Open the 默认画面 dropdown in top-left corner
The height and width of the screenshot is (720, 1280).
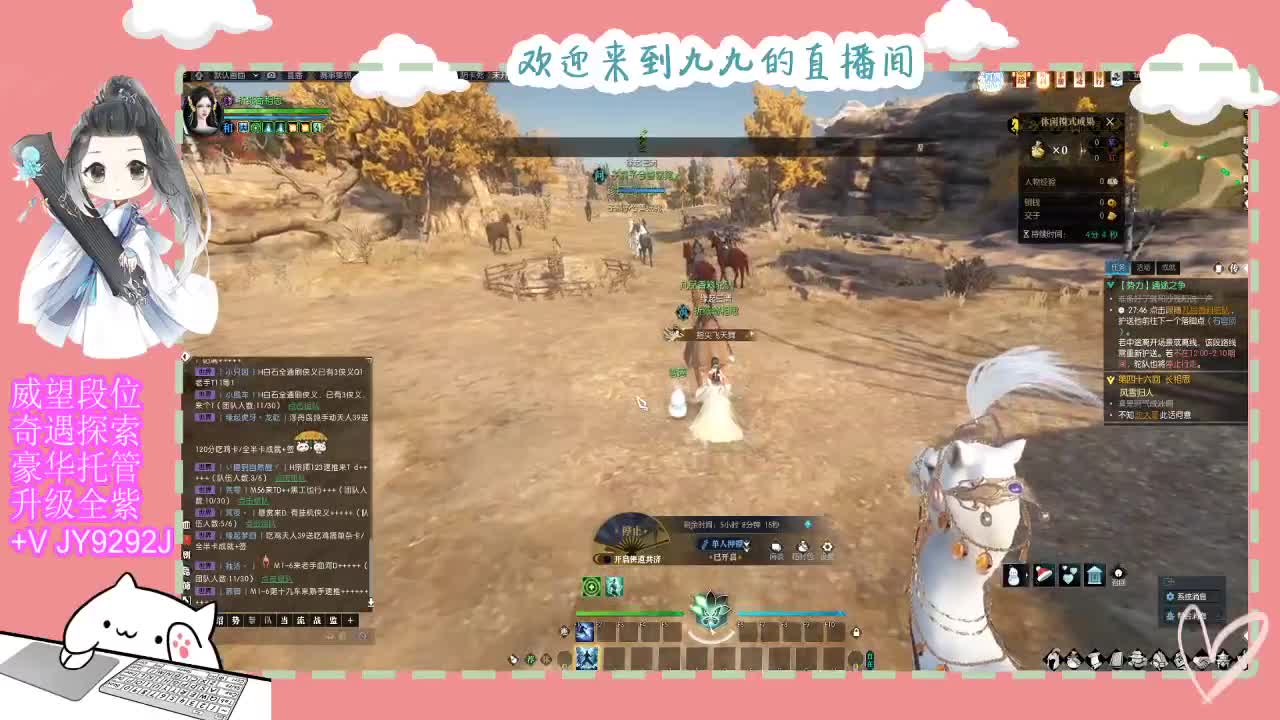coord(232,77)
